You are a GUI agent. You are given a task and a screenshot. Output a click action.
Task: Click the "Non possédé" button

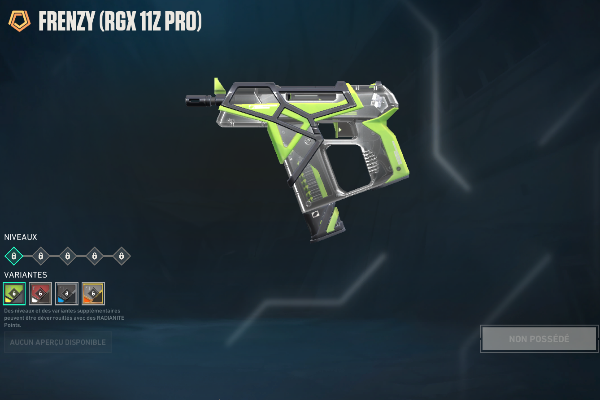[538, 339]
